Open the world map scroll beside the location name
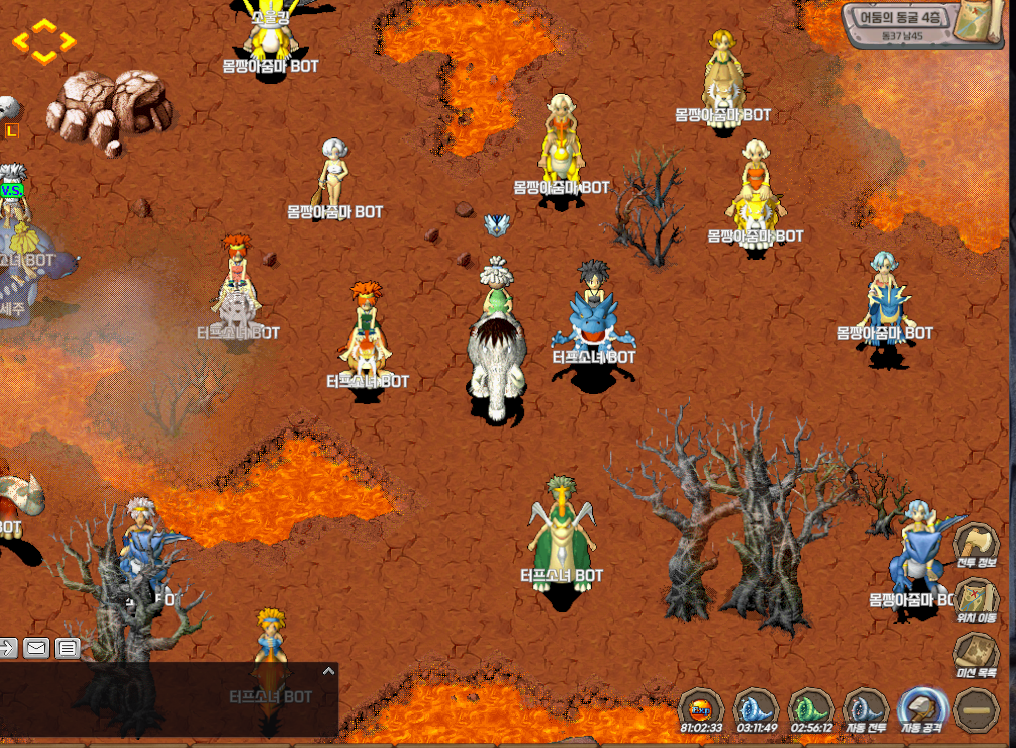This screenshot has height=748, width=1016. [981, 24]
